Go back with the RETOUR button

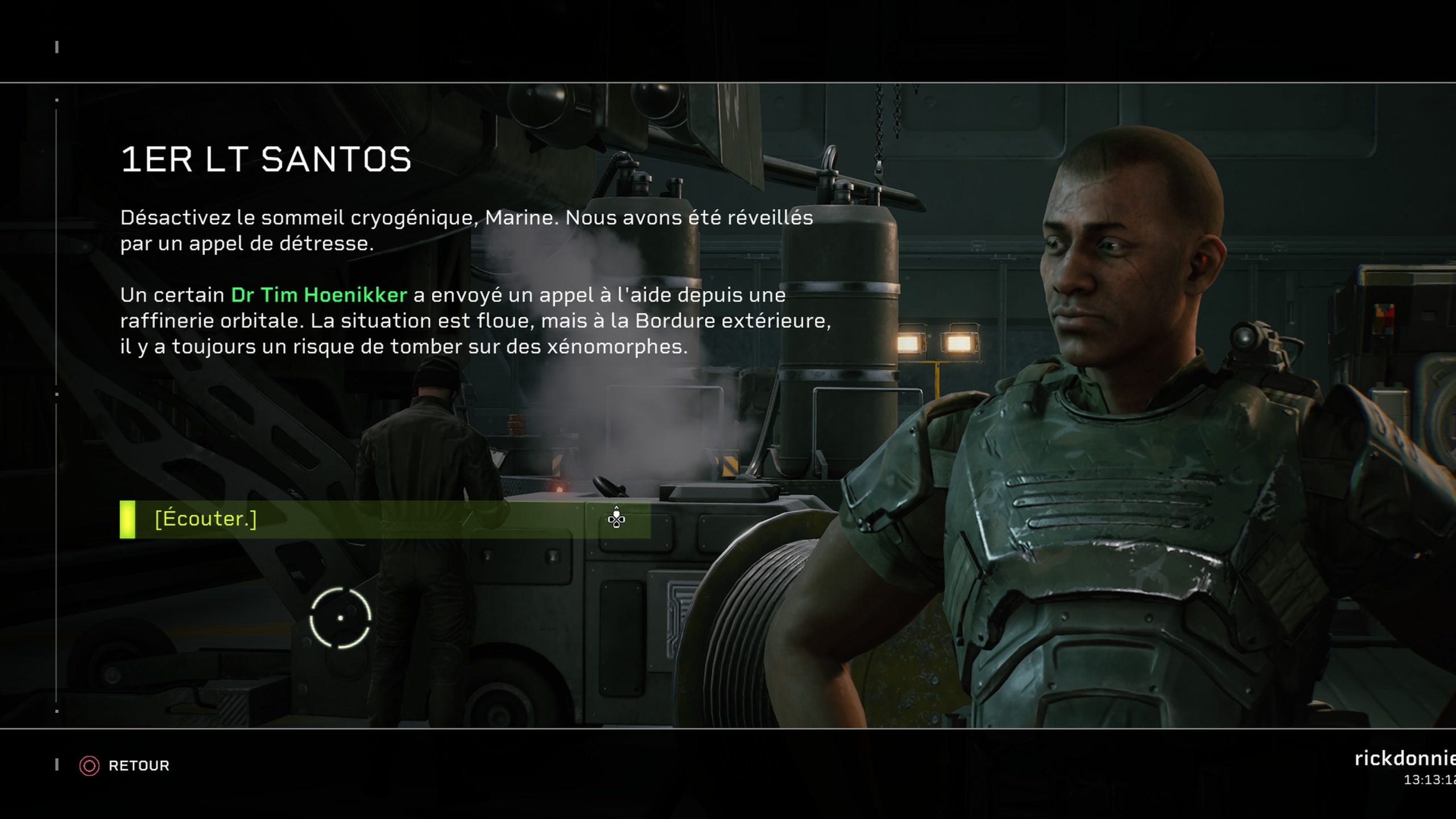click(x=125, y=766)
